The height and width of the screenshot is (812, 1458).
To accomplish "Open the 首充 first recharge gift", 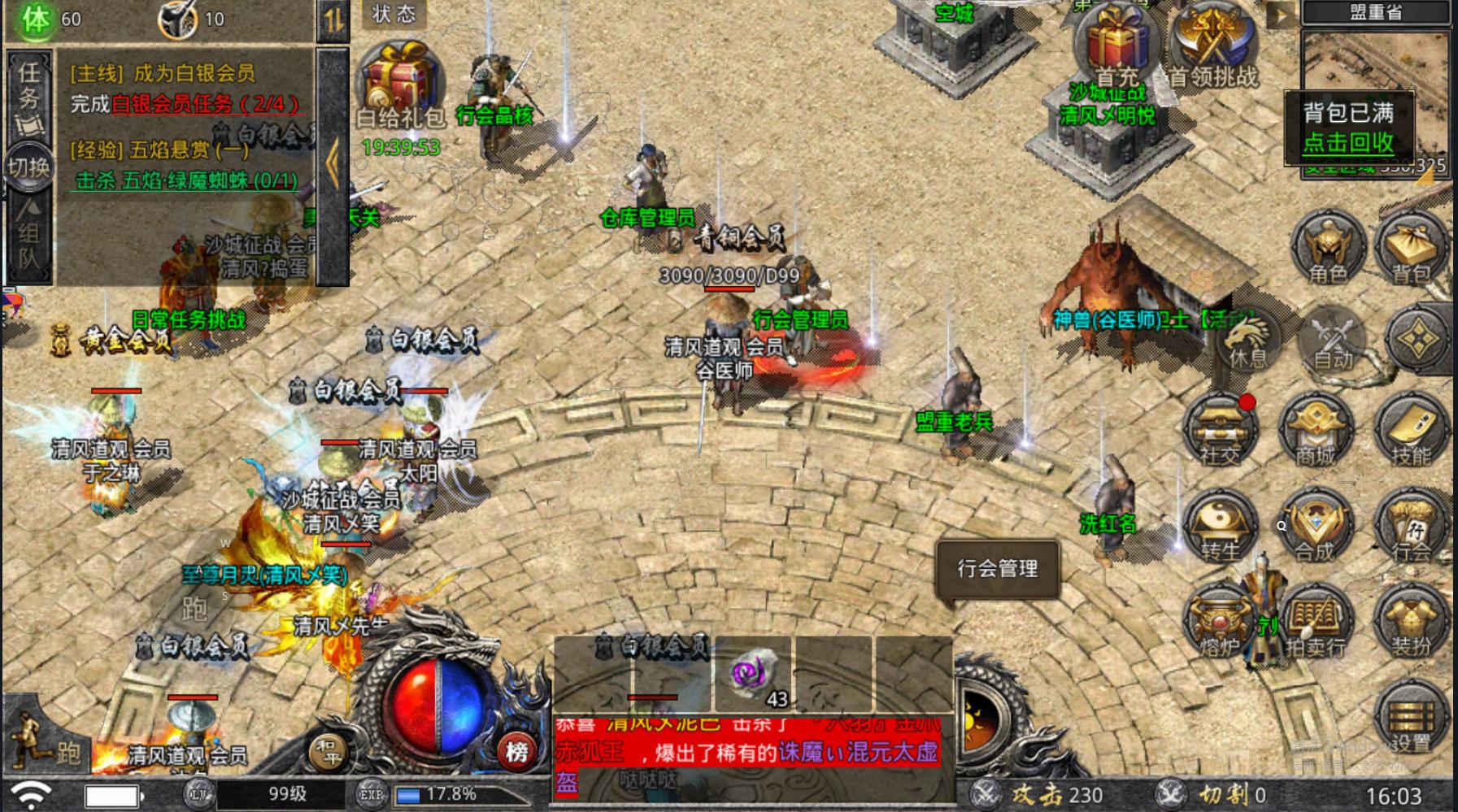I will pyautogui.click(x=1116, y=47).
